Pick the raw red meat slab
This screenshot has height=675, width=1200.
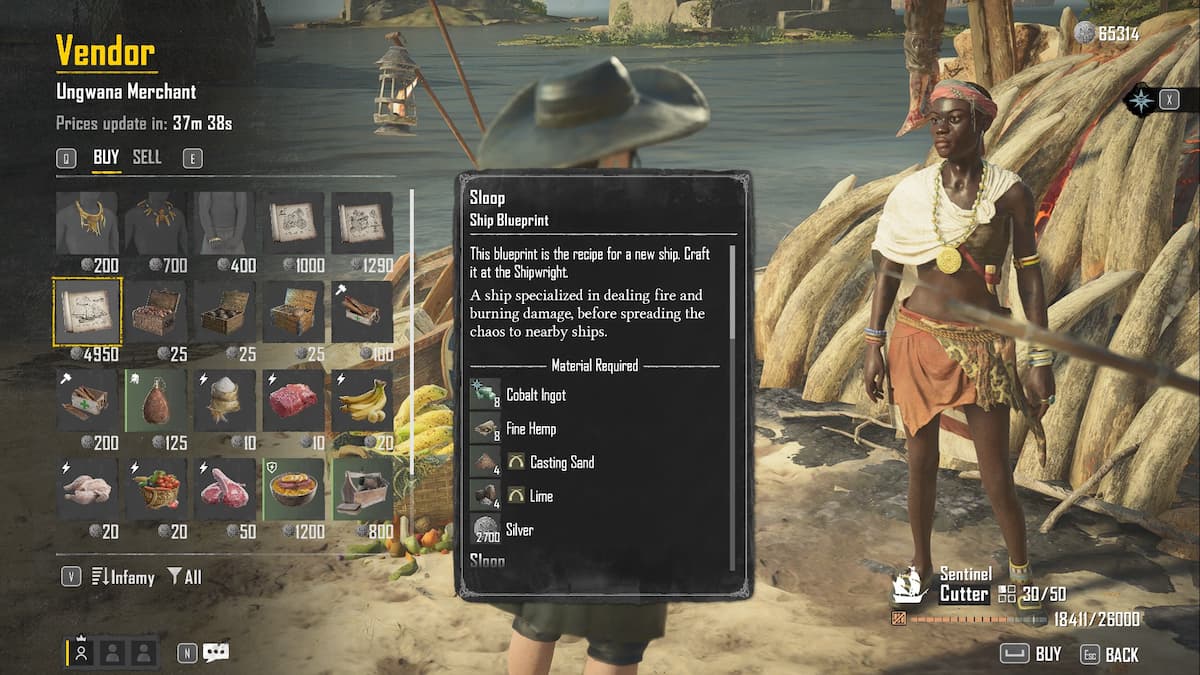[294, 400]
